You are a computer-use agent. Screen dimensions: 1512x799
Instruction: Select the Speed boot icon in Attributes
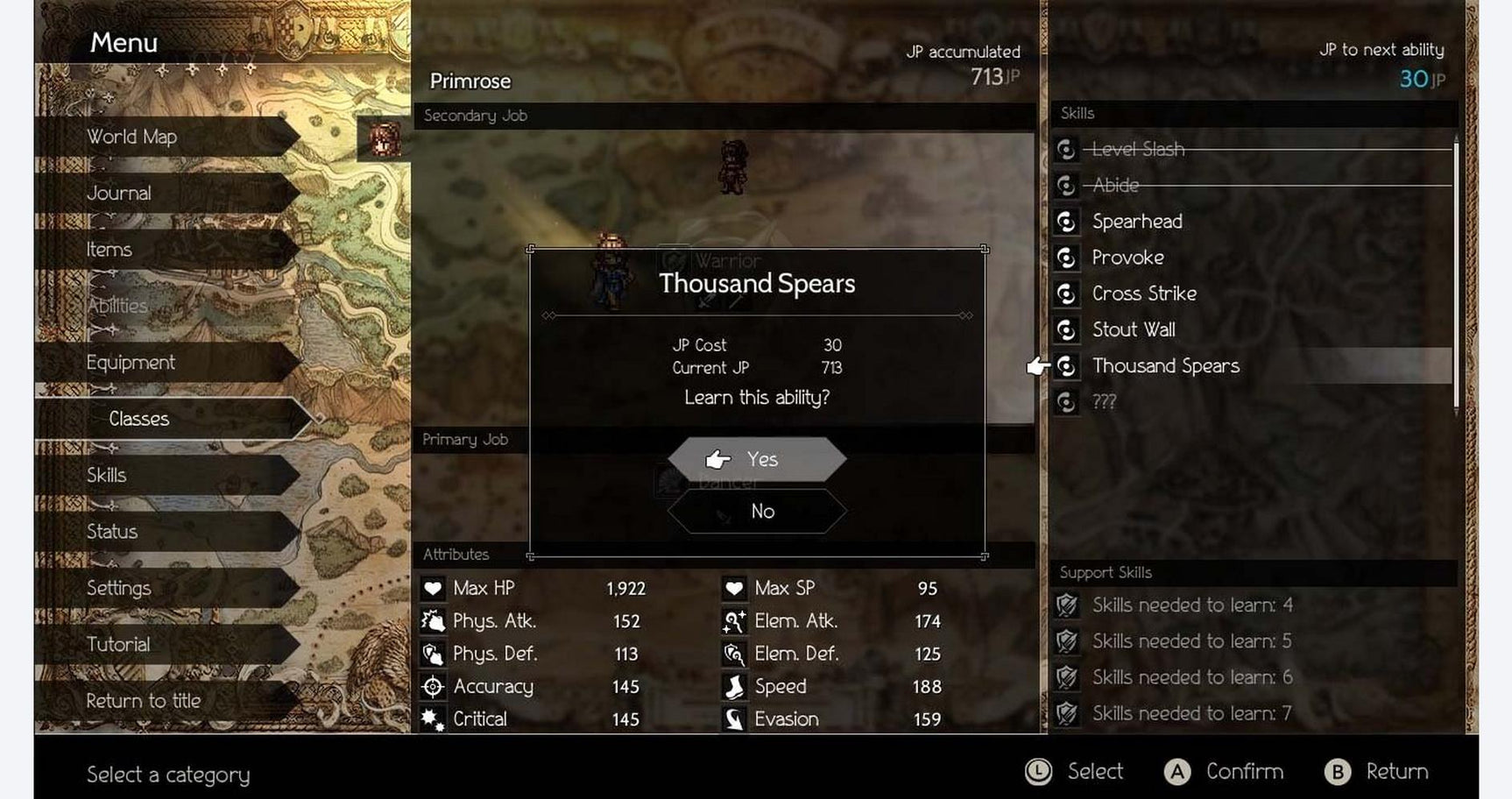tap(734, 686)
